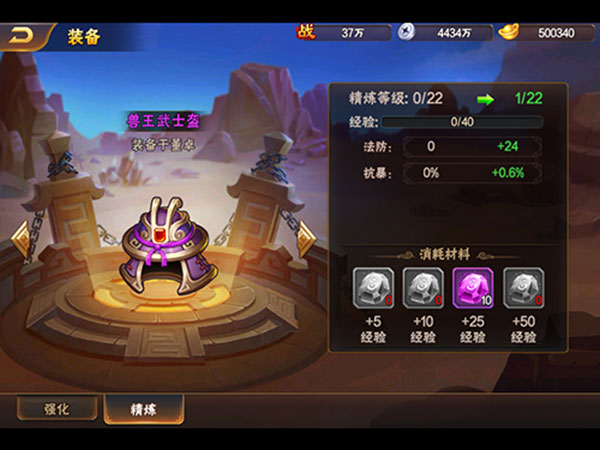
Task: Switch to the 强化 tab
Action: pyautogui.click(x=57, y=408)
